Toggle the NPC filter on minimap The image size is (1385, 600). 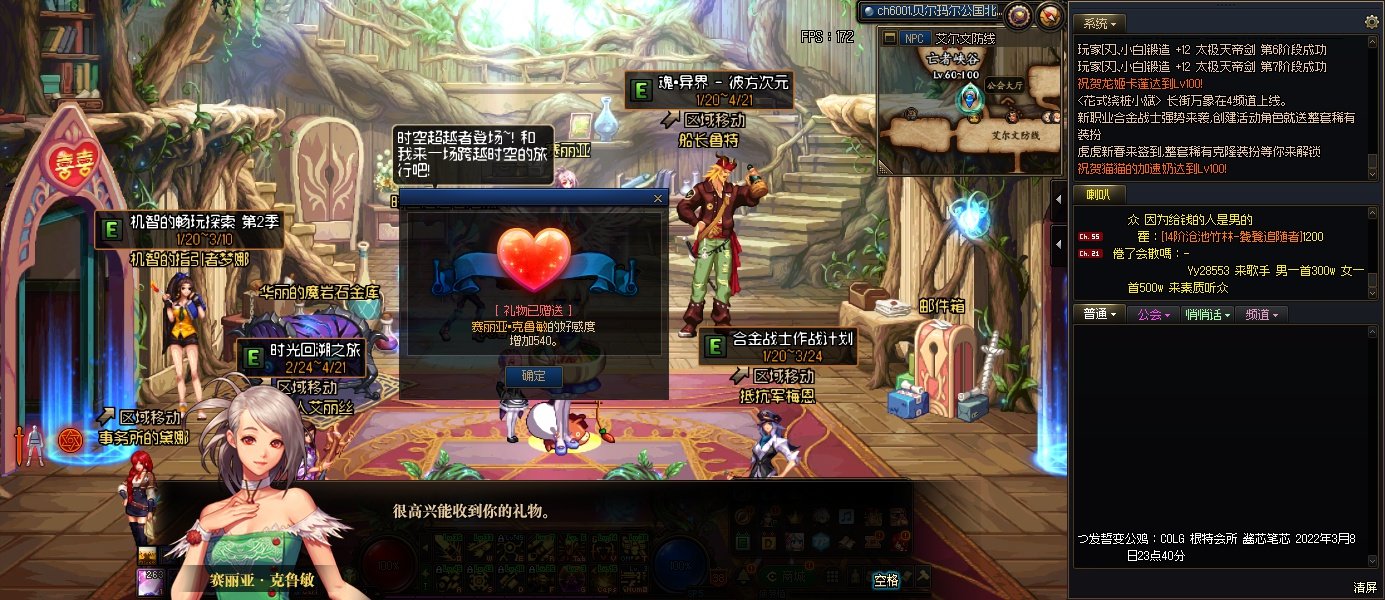coord(915,38)
